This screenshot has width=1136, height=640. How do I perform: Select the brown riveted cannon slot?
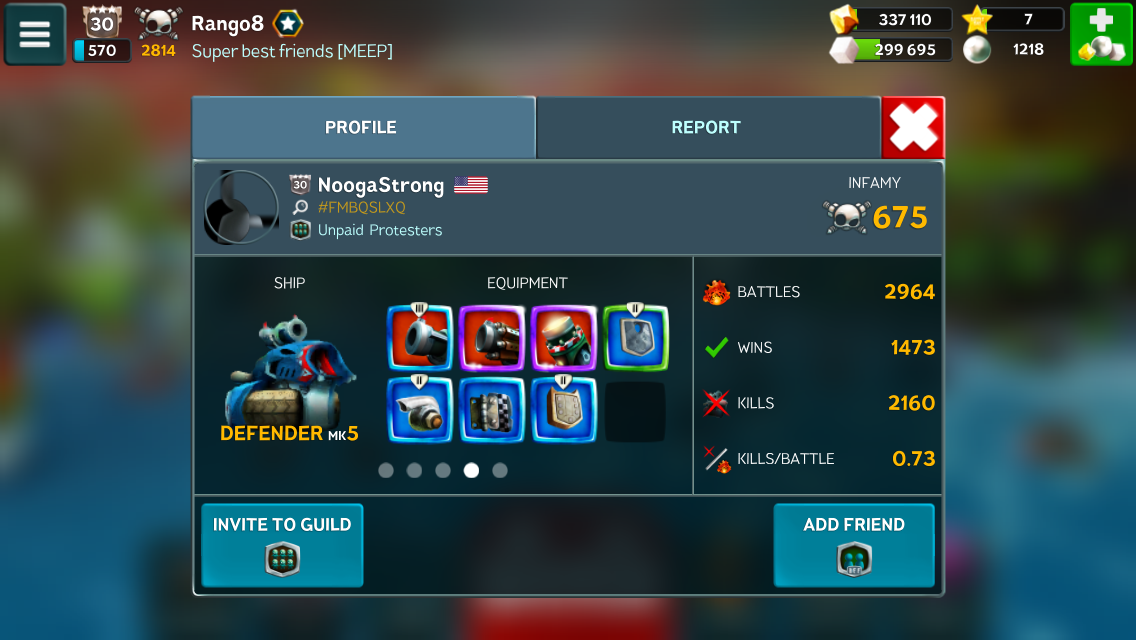[x=492, y=338]
